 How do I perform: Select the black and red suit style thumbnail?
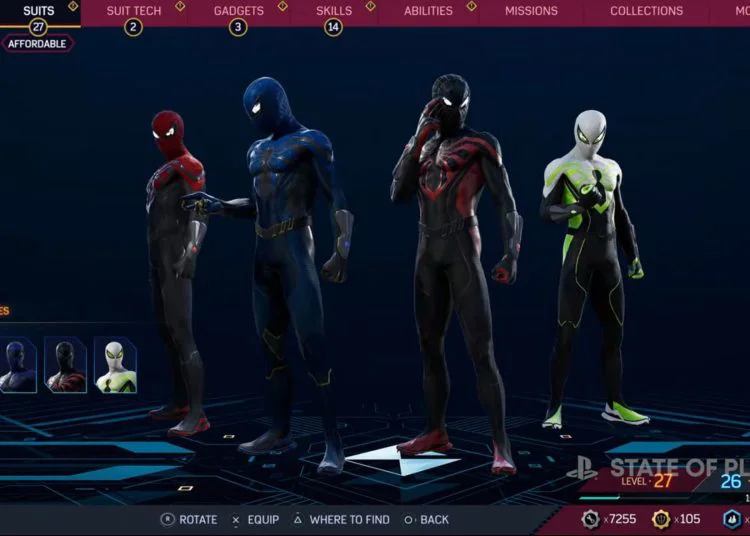point(65,364)
